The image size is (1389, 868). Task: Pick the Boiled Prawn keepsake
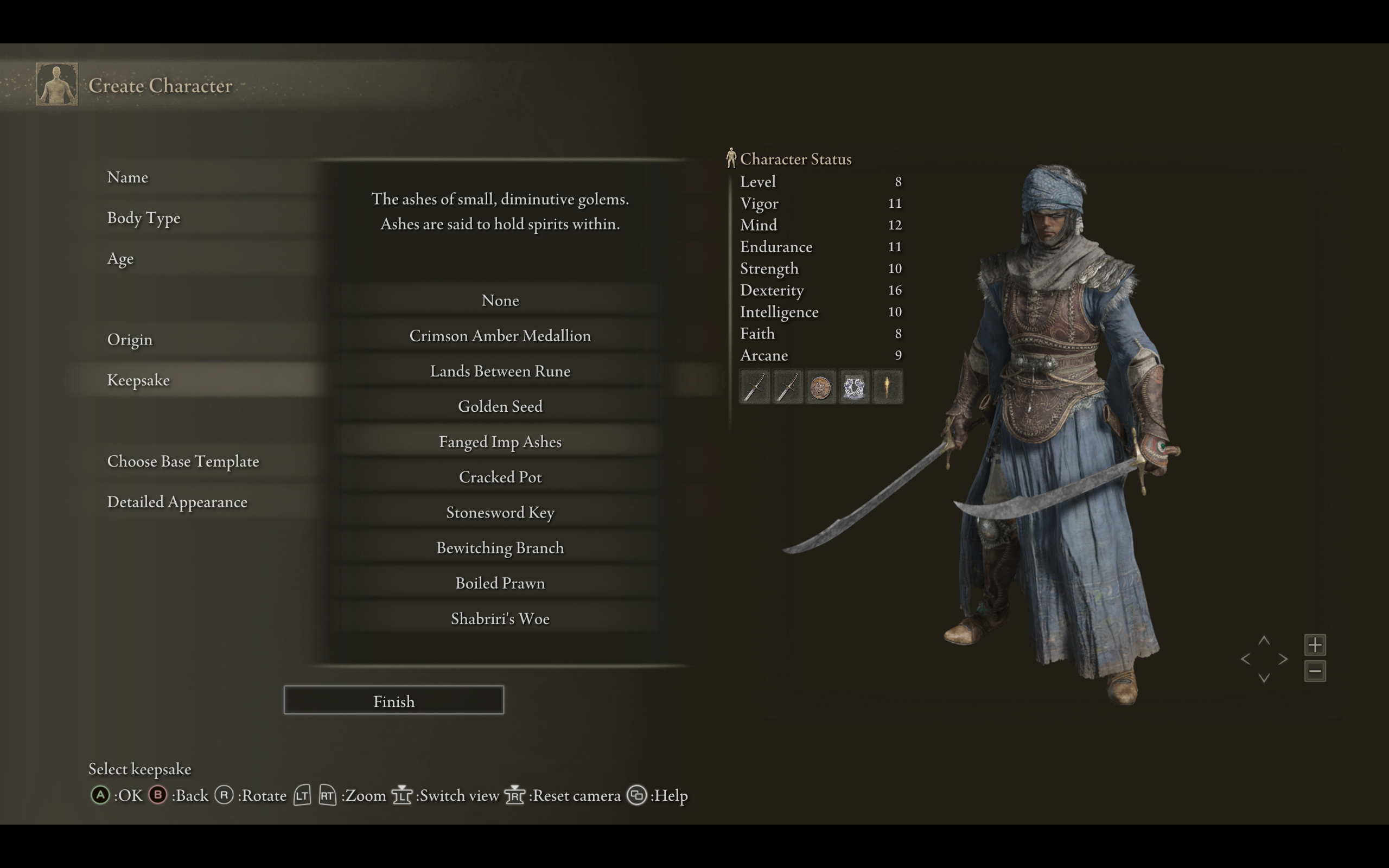[x=500, y=583]
